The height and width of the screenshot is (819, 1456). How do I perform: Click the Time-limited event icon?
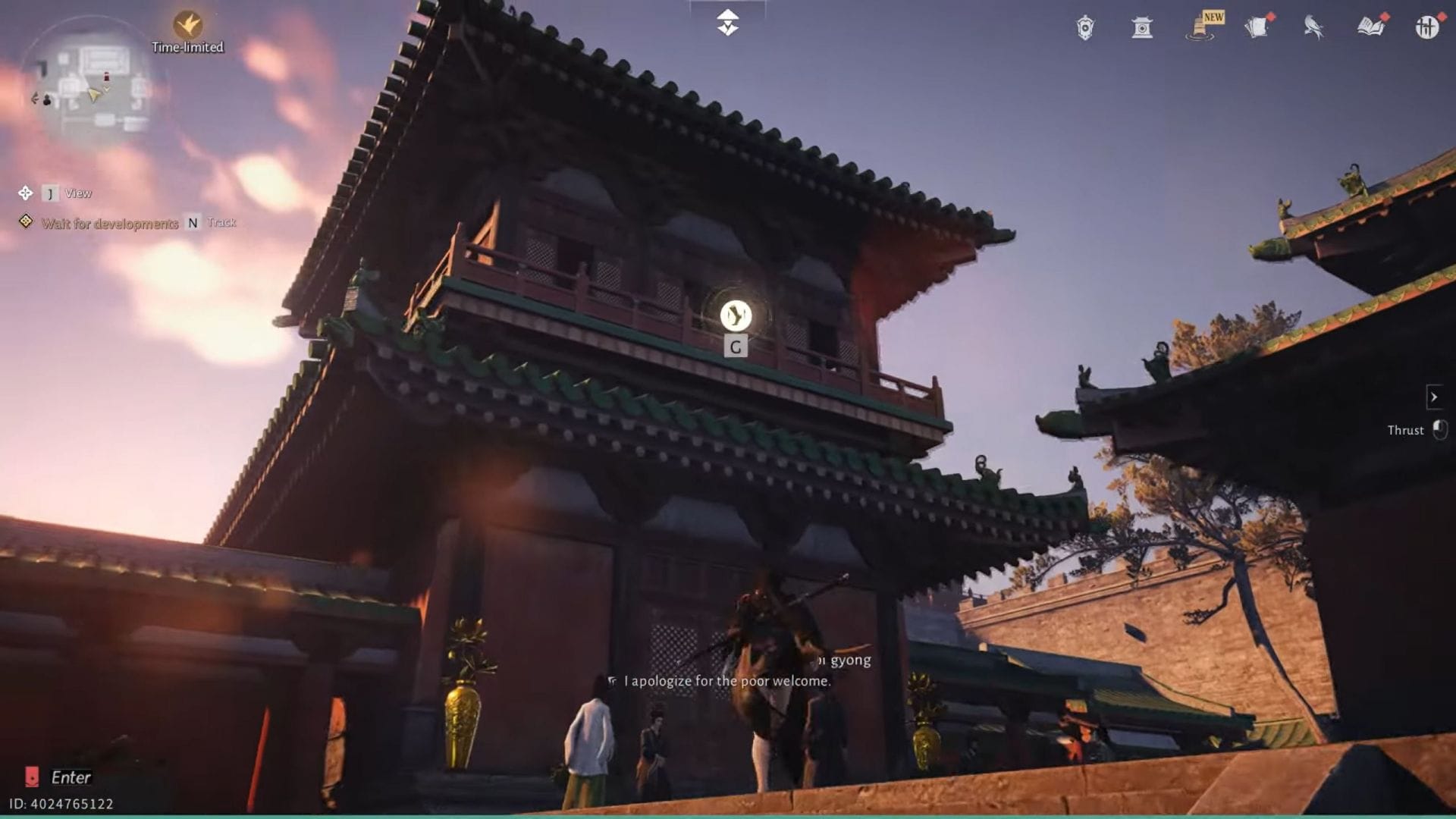(x=187, y=23)
